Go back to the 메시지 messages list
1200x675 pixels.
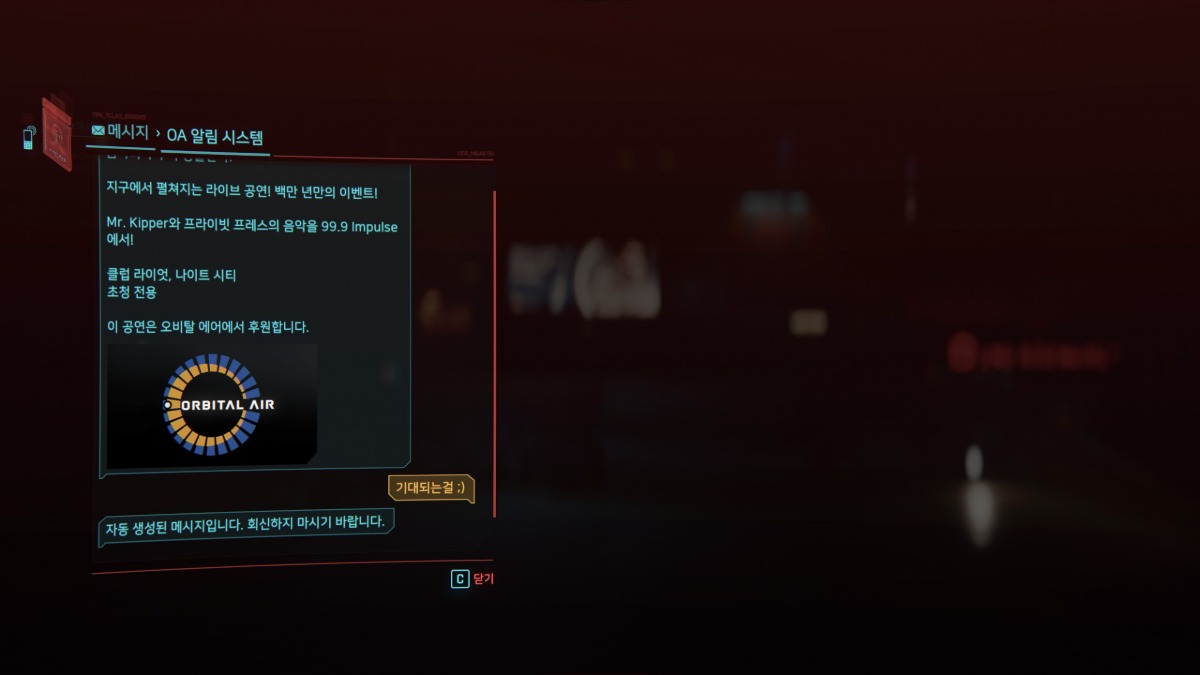pyautogui.click(x=120, y=132)
